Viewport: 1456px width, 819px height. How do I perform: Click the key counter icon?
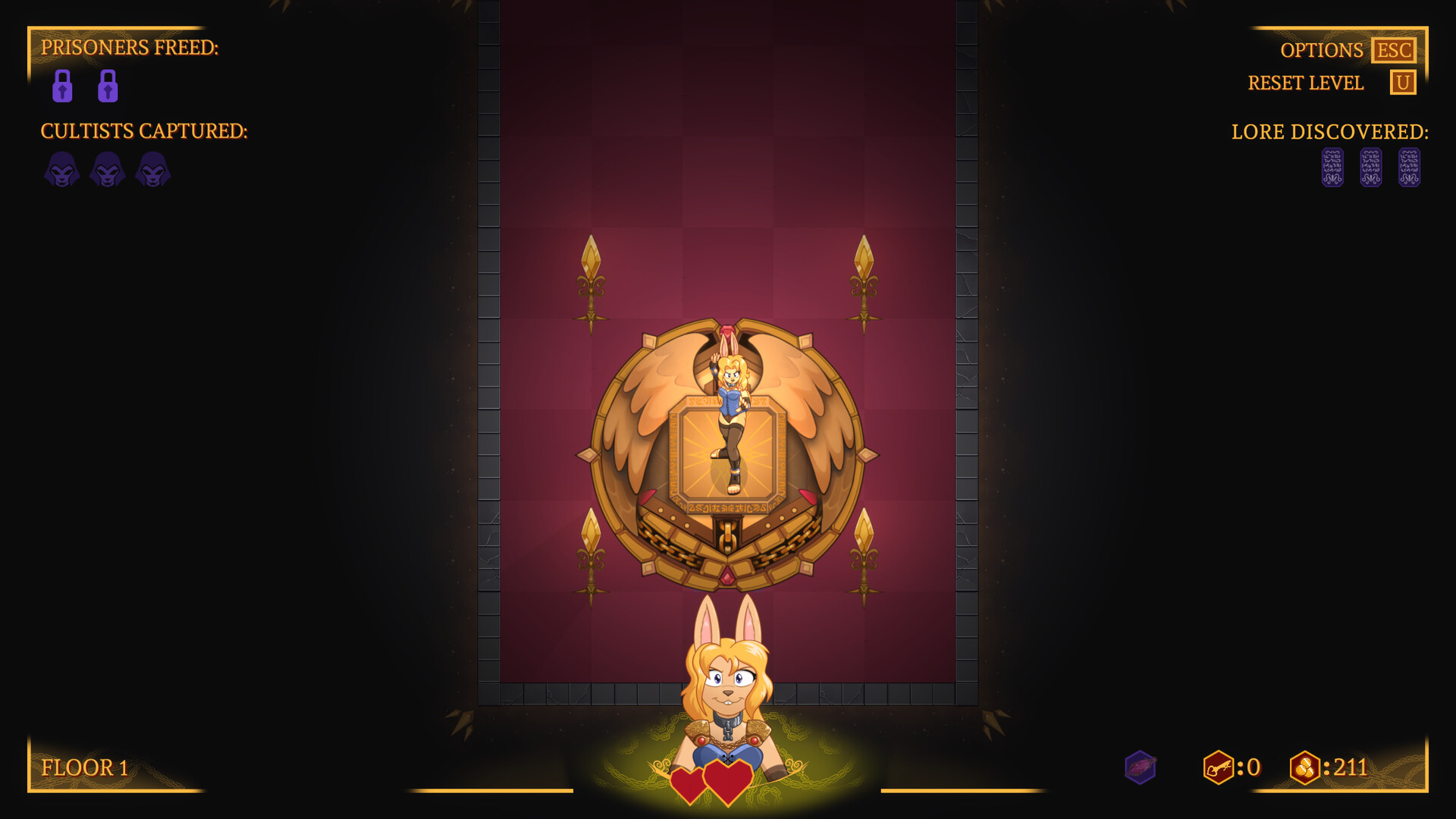point(1219,767)
